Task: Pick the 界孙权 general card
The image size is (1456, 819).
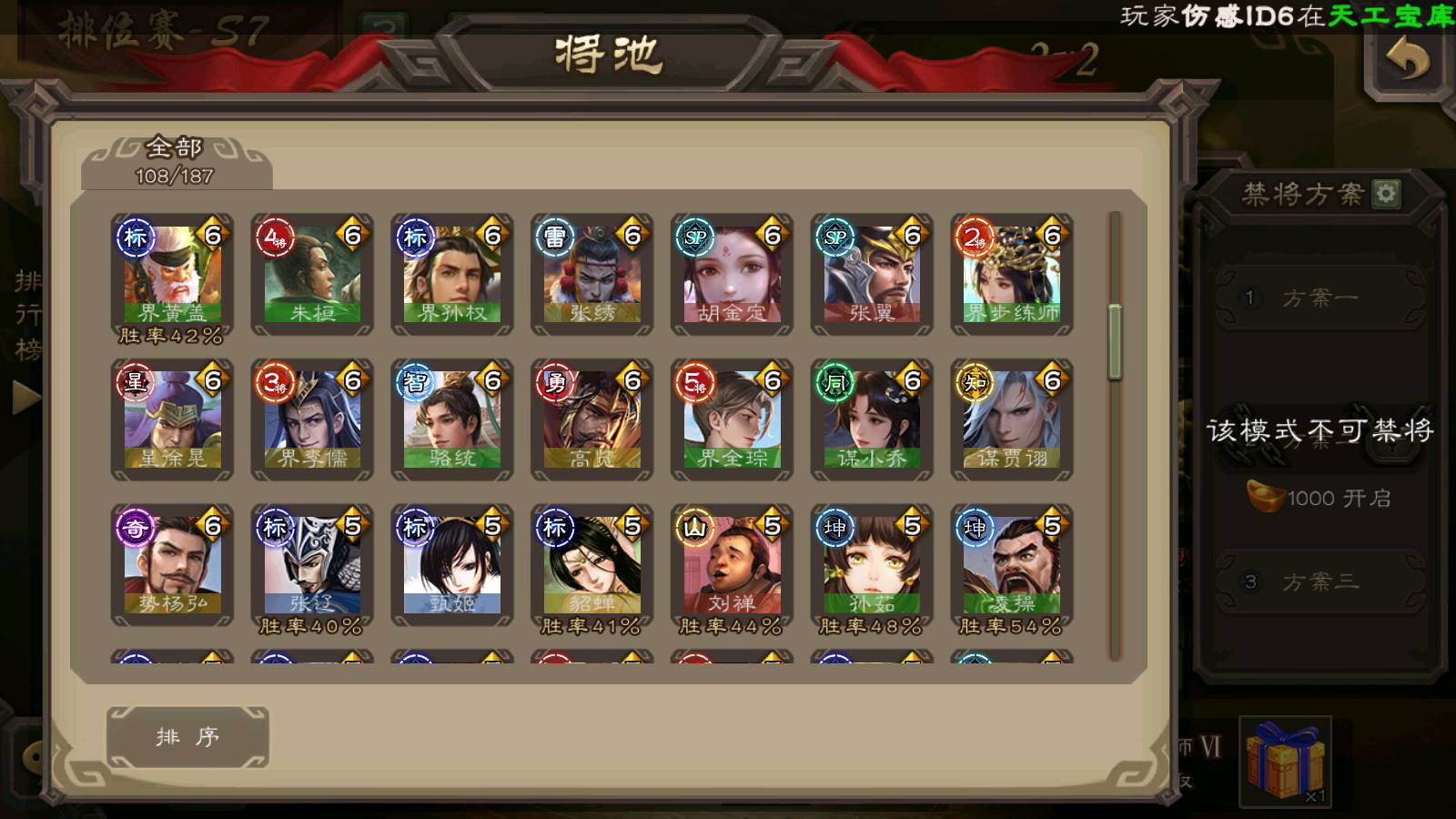Action: 452,275
